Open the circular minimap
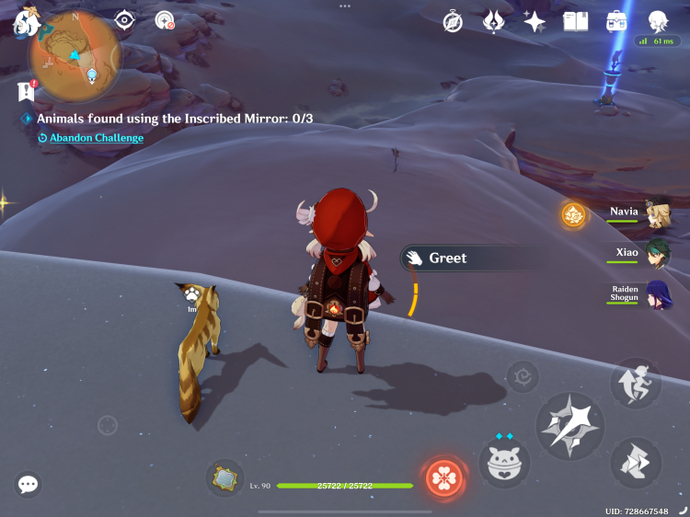The height and width of the screenshot is (517, 690). pyautogui.click(x=75, y=57)
